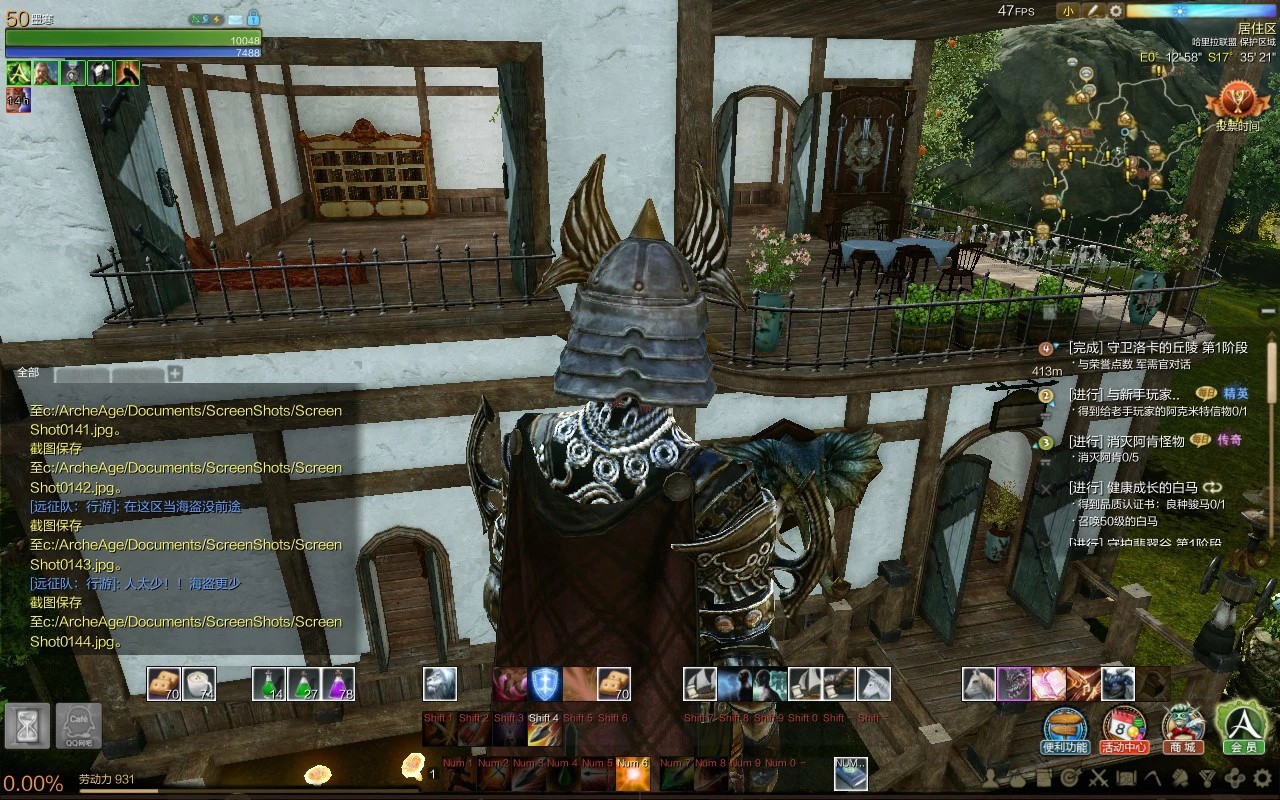This screenshot has height=800, width=1280.
Task: Open the 便利功能 convenience menu
Action: click(x=1065, y=728)
